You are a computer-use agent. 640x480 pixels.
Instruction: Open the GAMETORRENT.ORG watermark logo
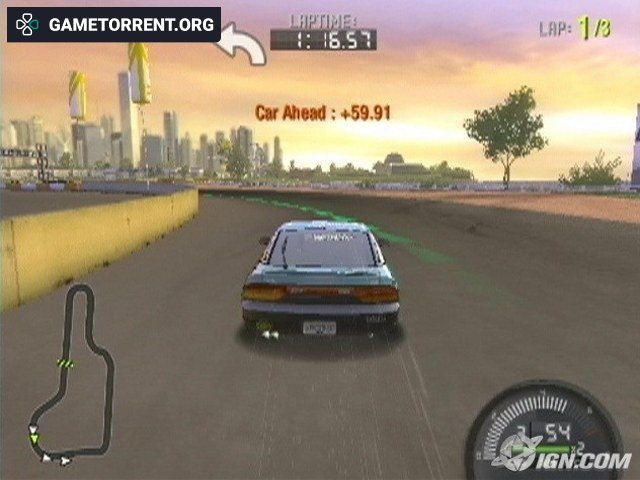pyautogui.click(x=113, y=24)
